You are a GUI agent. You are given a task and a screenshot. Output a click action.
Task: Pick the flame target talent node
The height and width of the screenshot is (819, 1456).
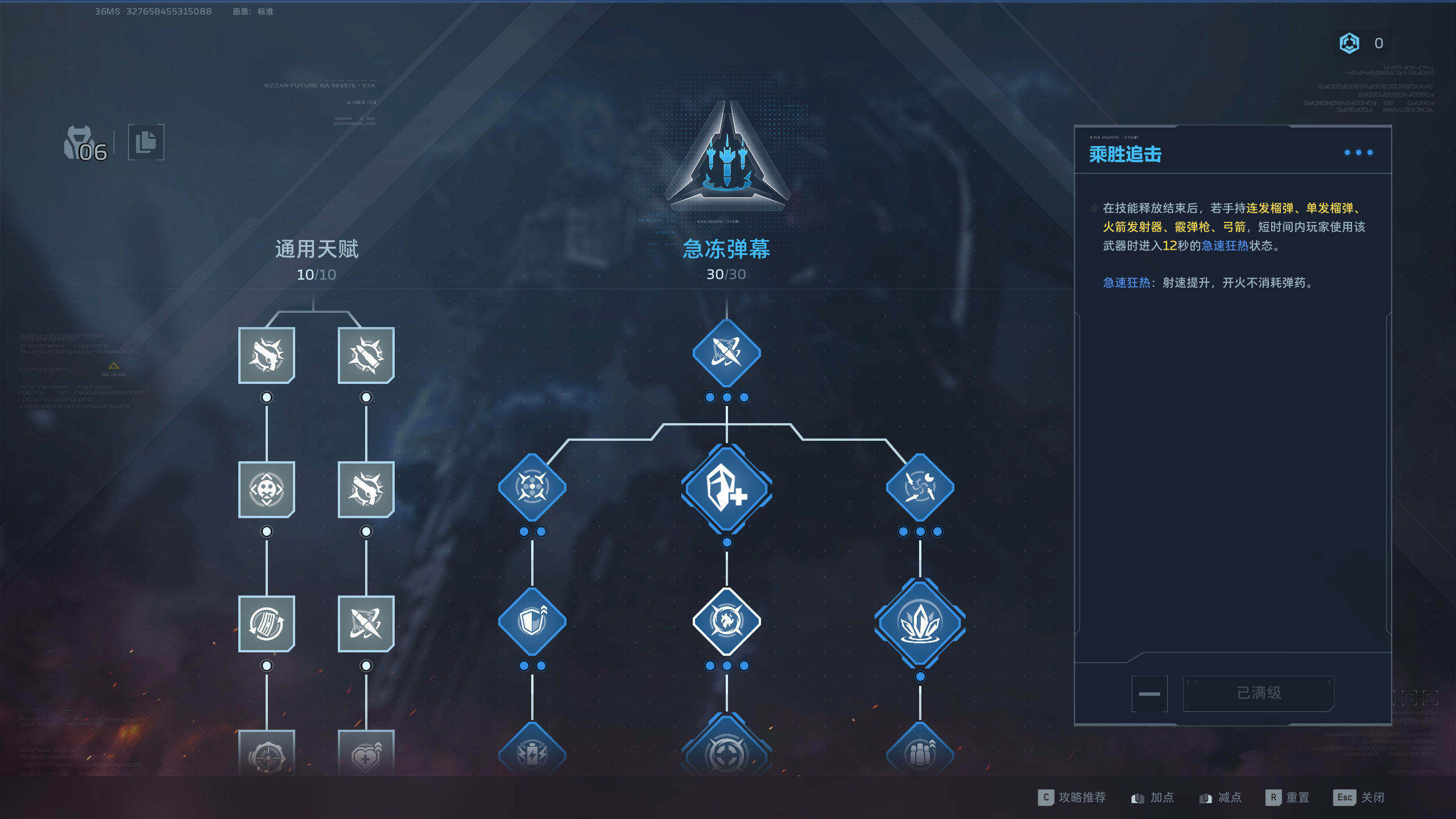coord(726,621)
